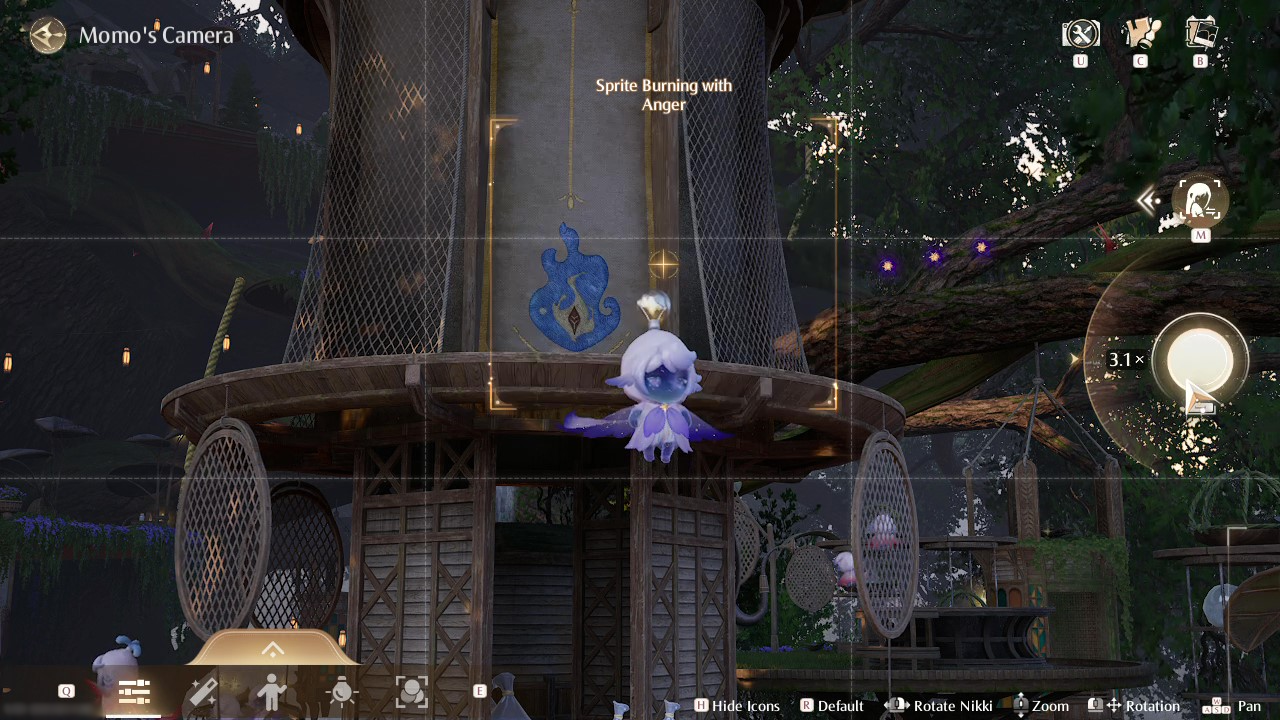Select the leftmost adjustments tab in toolbar
This screenshot has width=1280, height=720.
click(x=134, y=691)
